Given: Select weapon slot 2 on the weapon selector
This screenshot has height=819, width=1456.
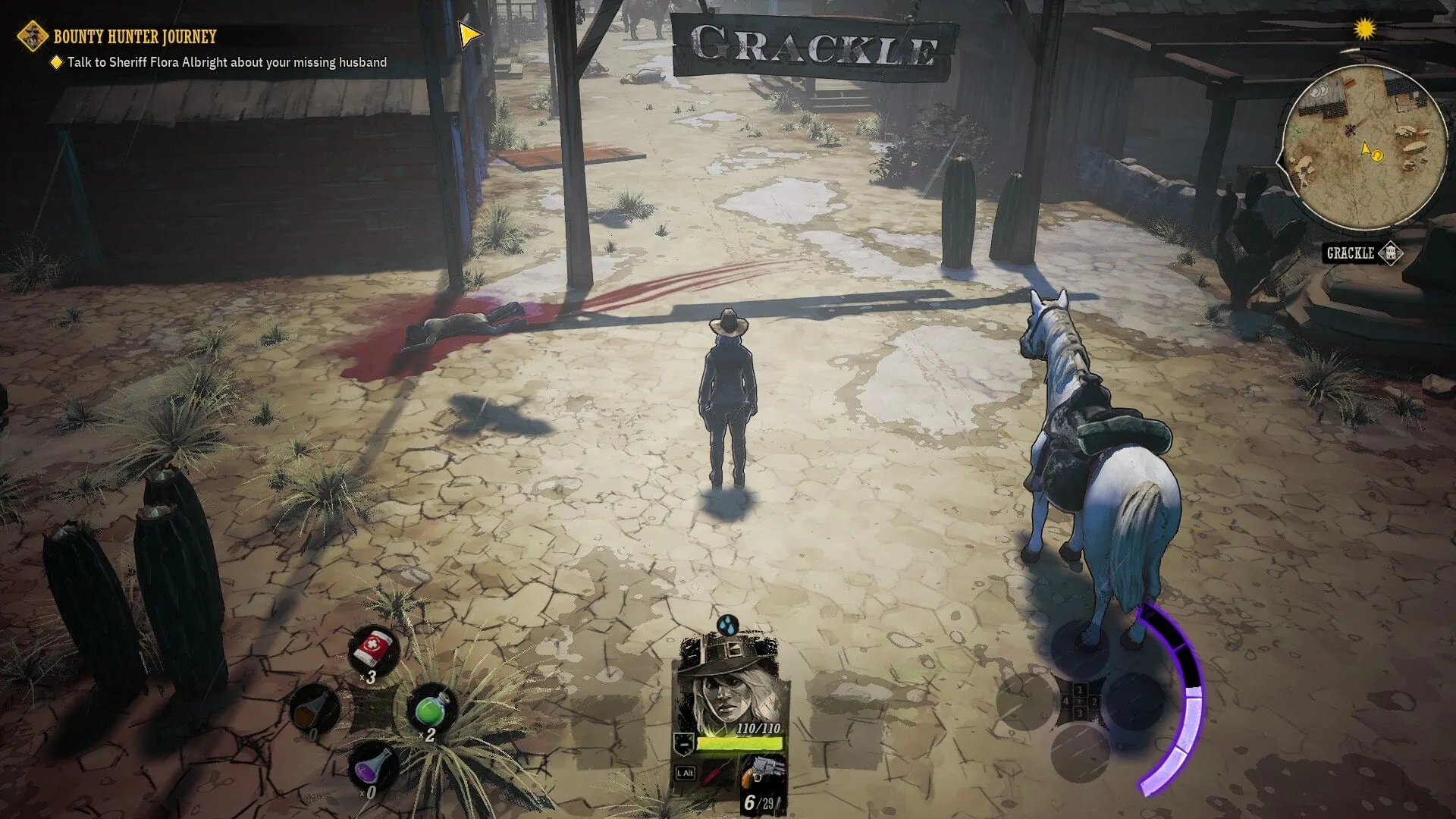Looking at the screenshot, I should (x=1094, y=702).
